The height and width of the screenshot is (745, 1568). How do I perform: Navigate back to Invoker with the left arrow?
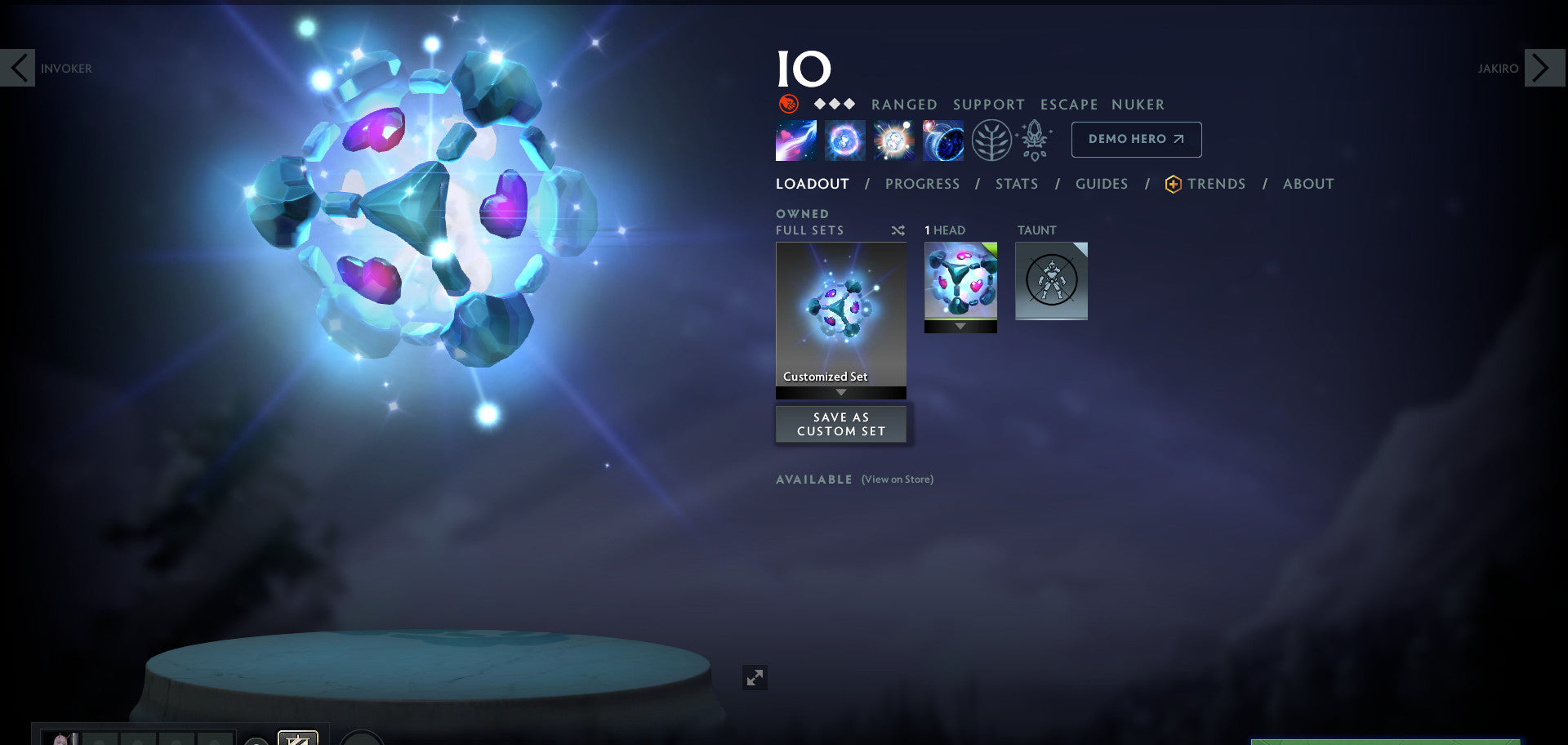coord(20,67)
